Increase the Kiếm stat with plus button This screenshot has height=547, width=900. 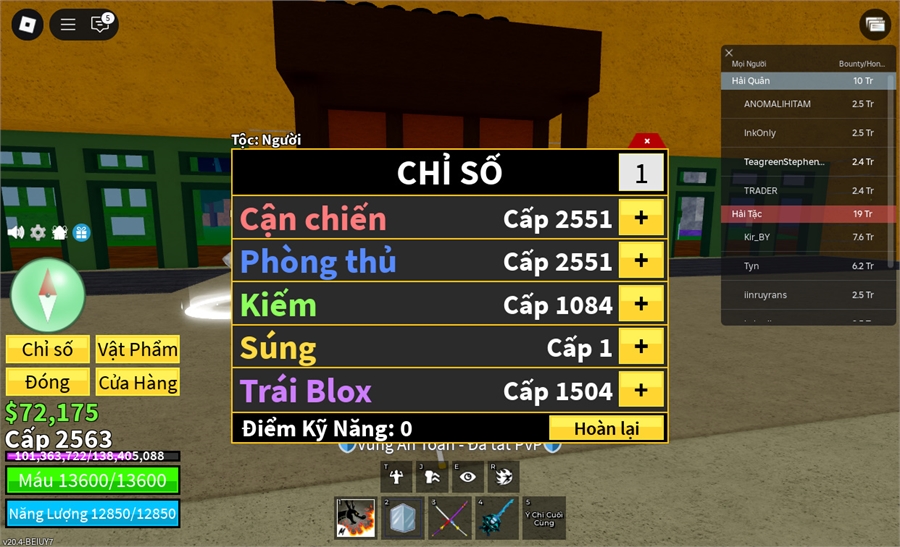pyautogui.click(x=641, y=304)
